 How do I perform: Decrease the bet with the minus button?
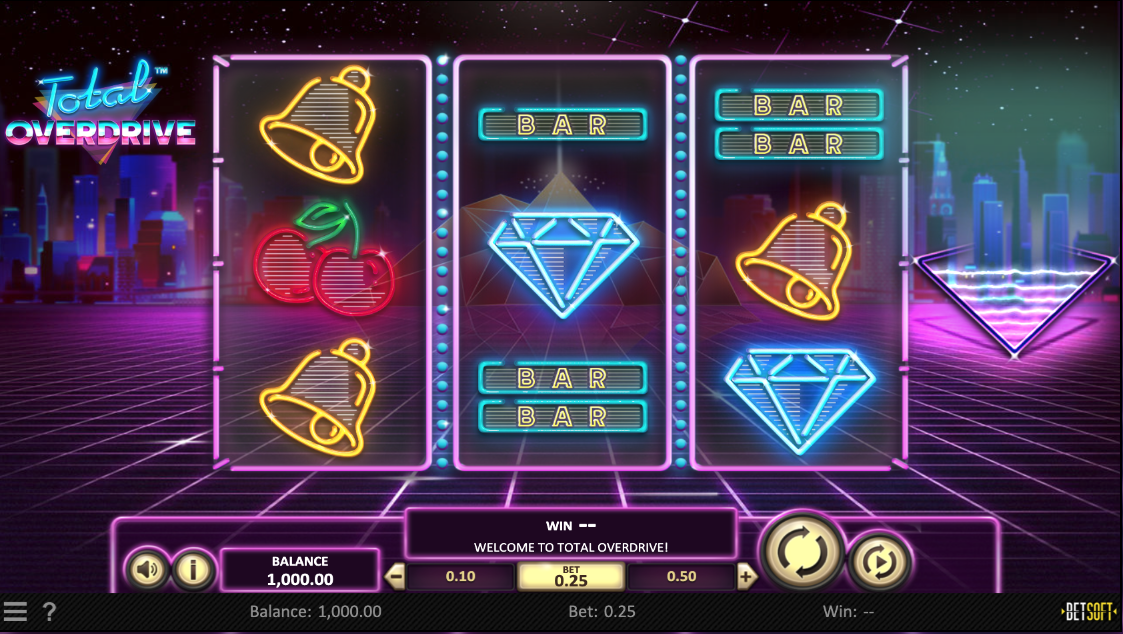point(395,576)
